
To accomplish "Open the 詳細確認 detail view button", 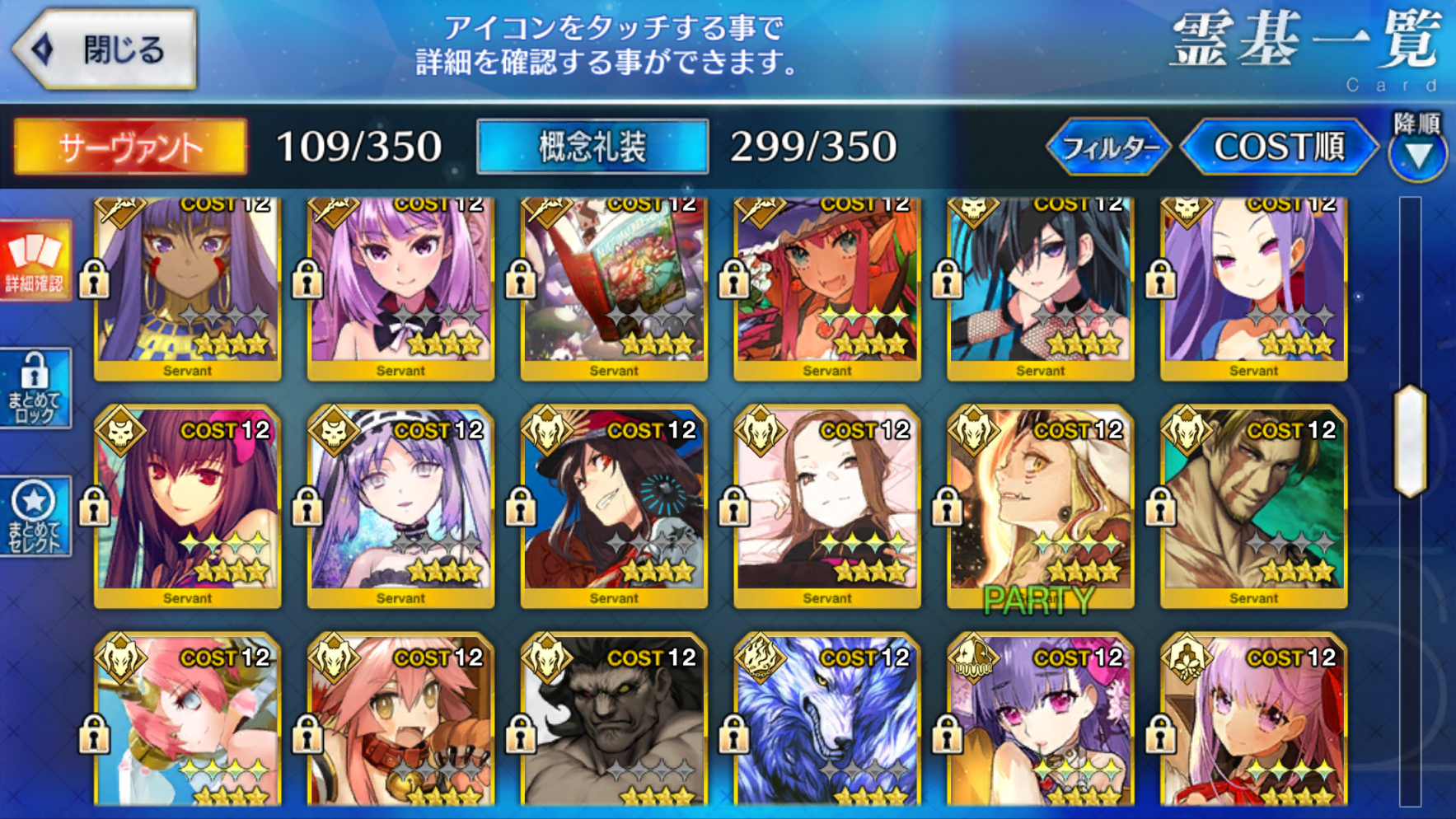I will click(x=35, y=261).
